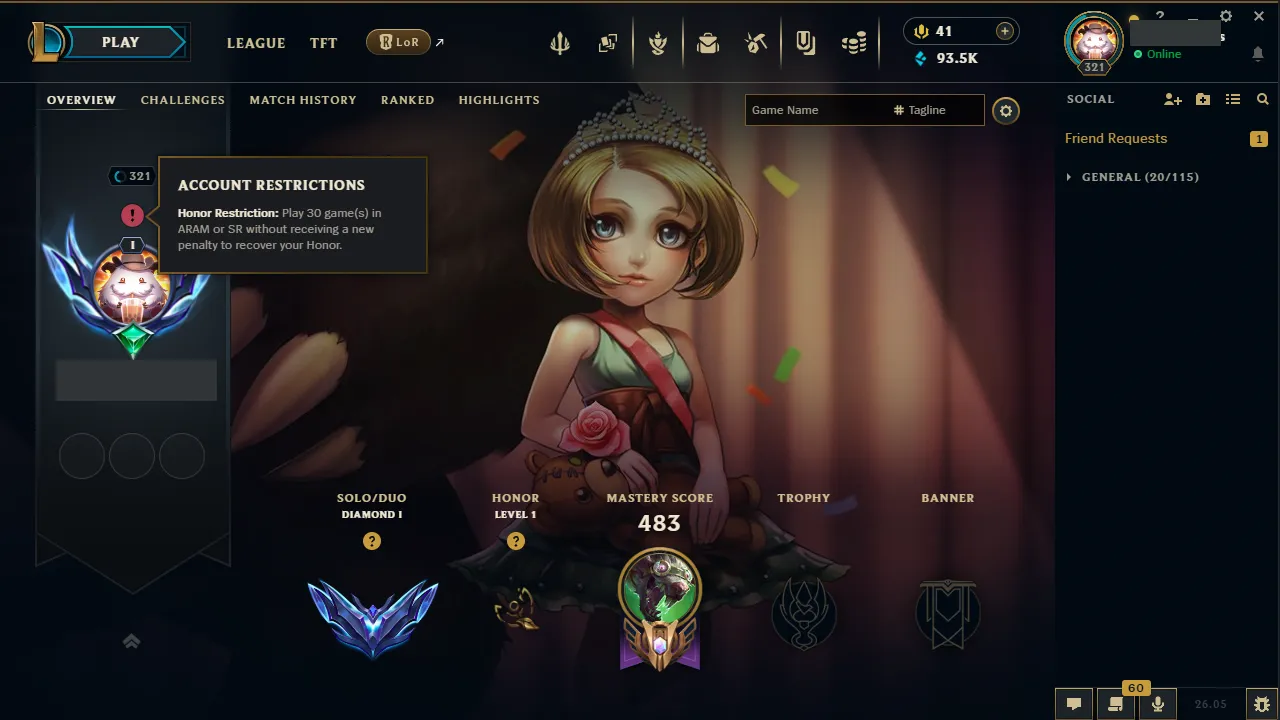Collapse the profile rank panel chevron

click(x=131, y=641)
